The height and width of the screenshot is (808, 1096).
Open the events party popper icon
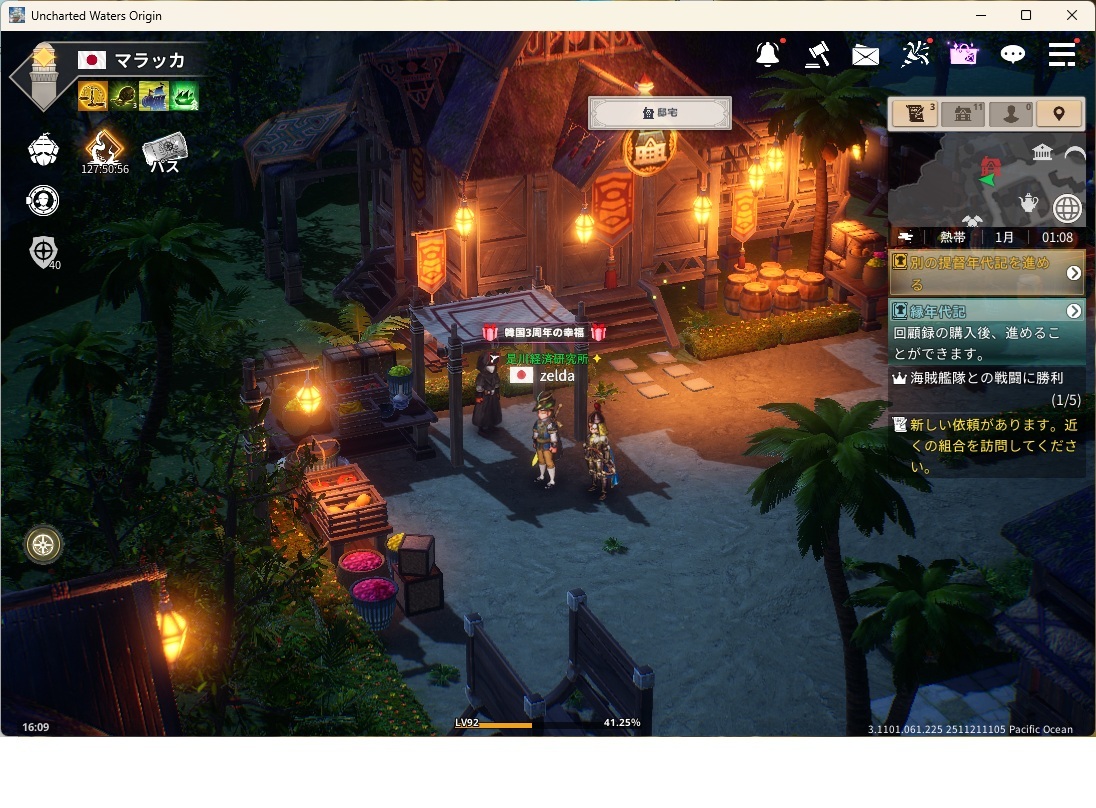tap(915, 54)
